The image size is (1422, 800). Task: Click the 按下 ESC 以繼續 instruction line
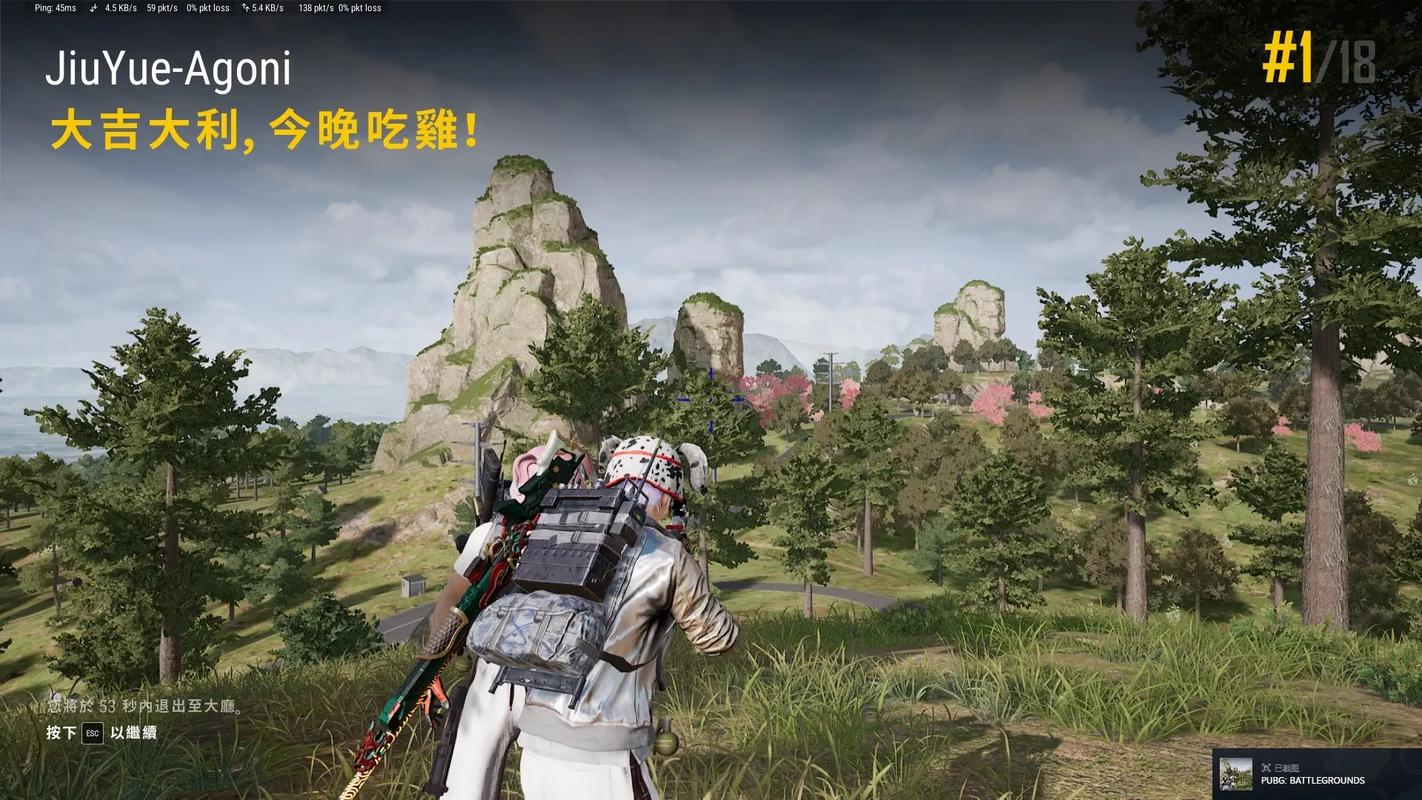click(x=100, y=732)
